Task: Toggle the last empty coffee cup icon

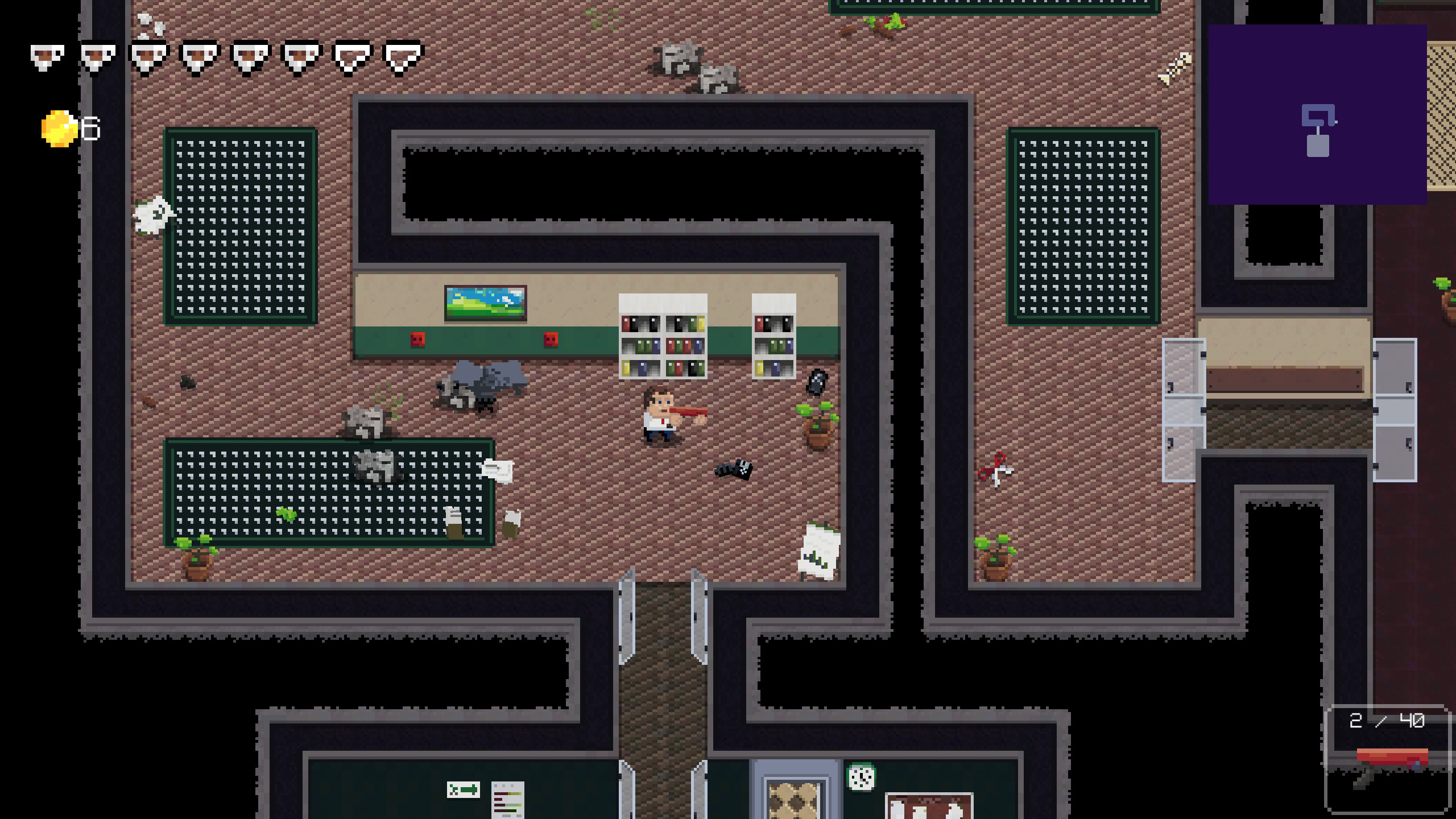Action: click(405, 56)
